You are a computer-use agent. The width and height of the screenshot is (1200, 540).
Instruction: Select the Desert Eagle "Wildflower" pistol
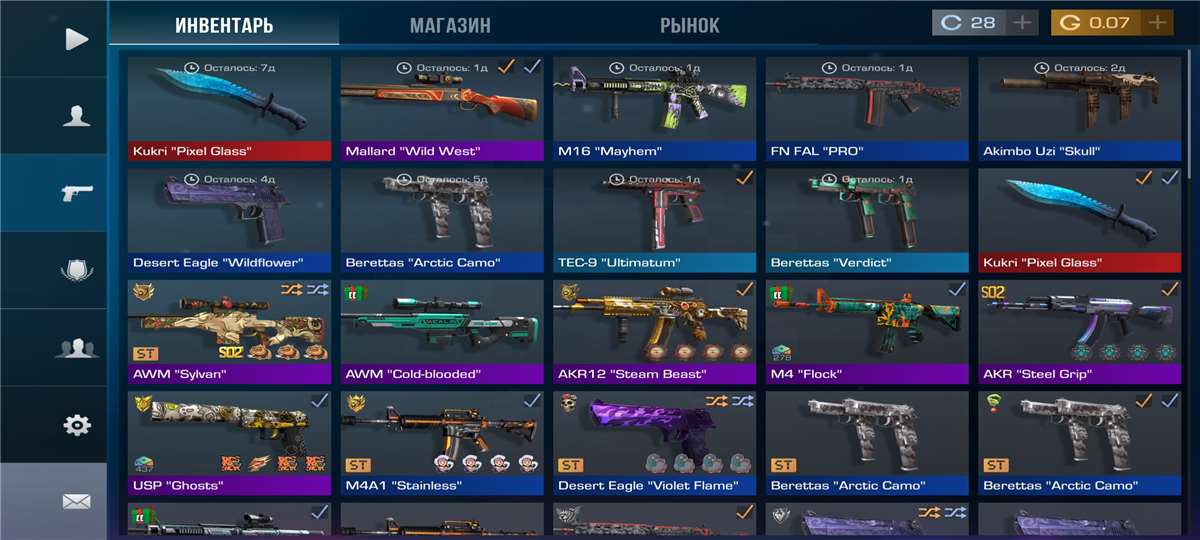click(229, 220)
